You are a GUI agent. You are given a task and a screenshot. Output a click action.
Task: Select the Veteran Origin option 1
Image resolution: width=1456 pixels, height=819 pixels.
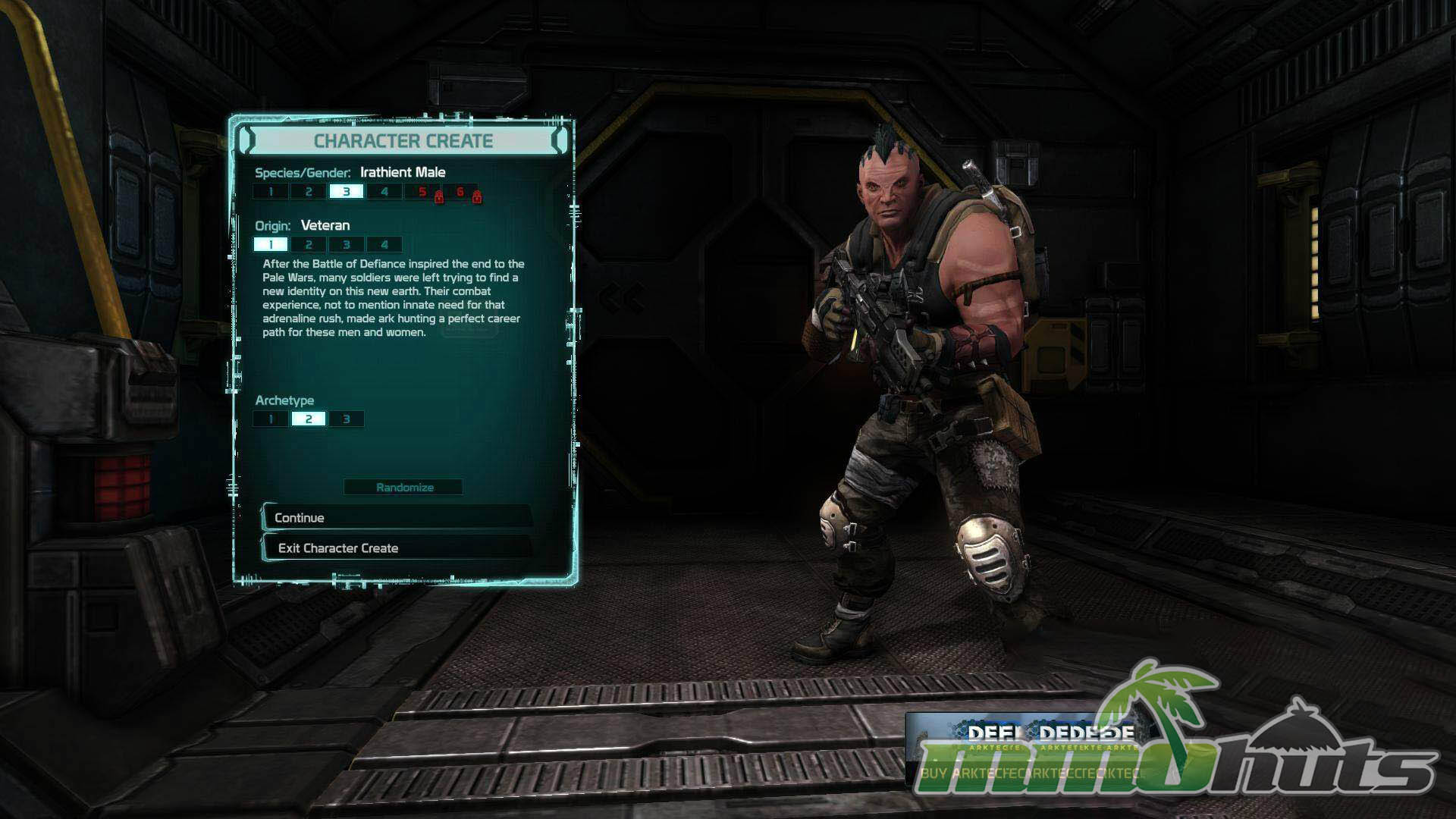click(x=271, y=244)
